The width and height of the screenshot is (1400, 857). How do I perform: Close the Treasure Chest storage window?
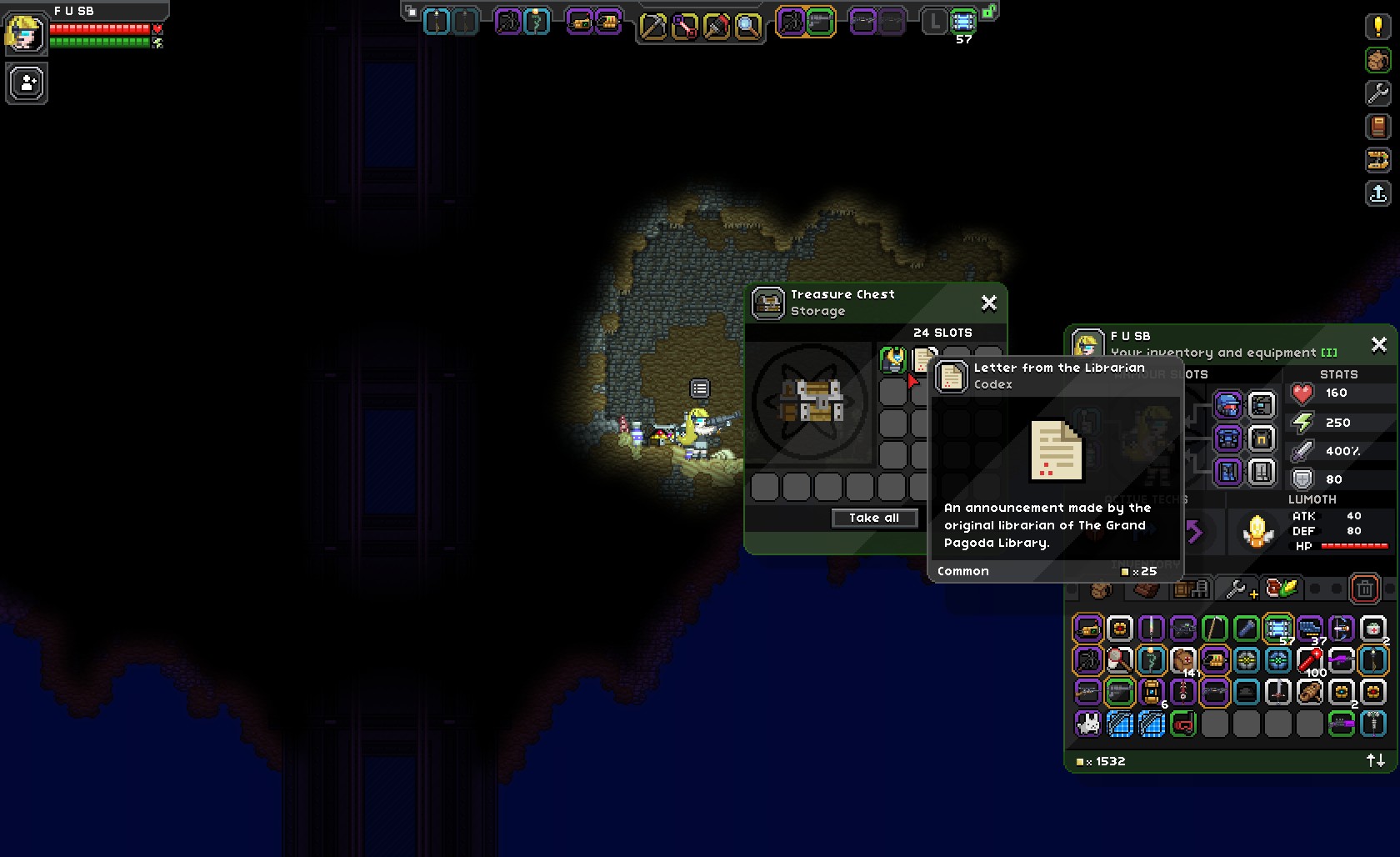pyautogui.click(x=988, y=303)
